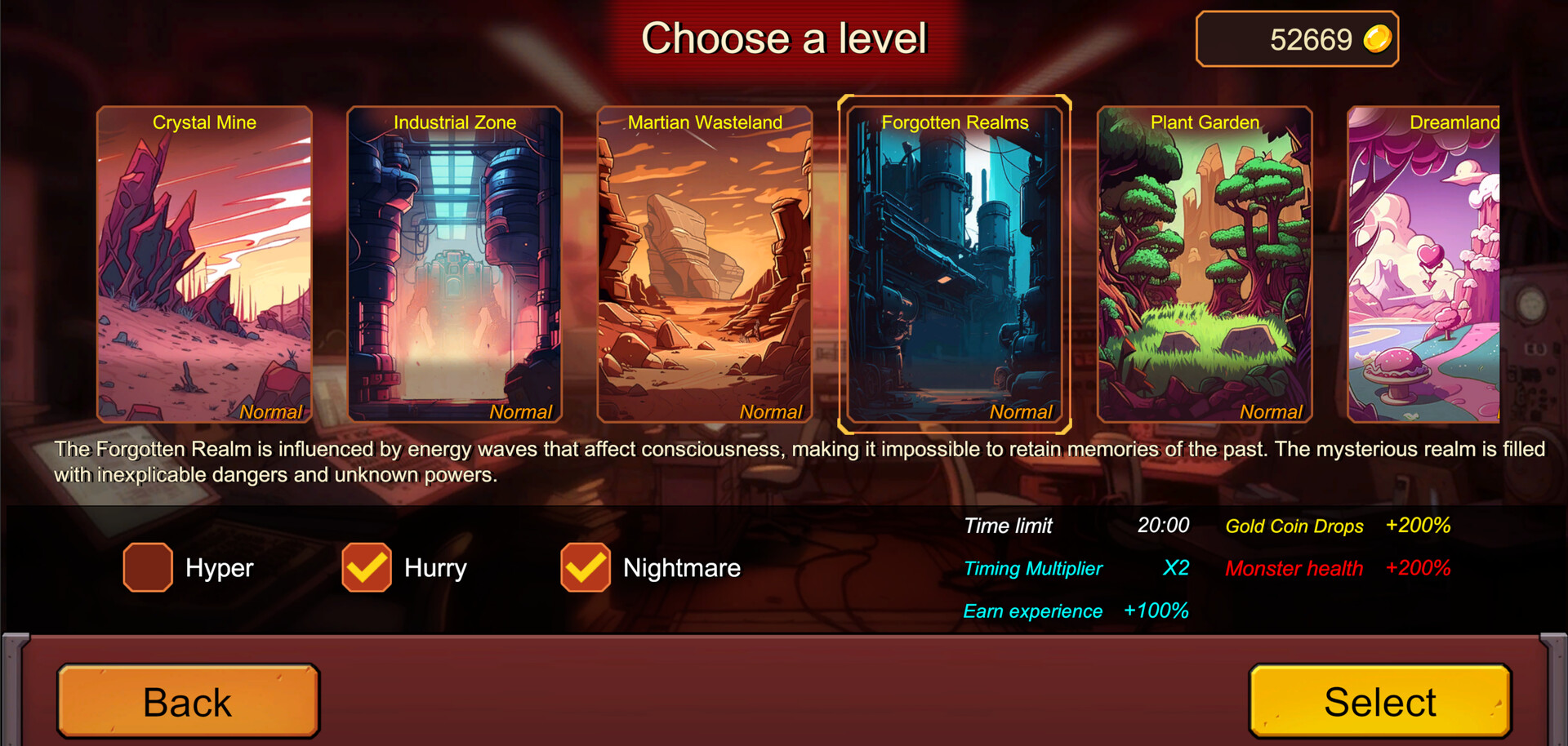Click the coin balance display showing 52669
Viewport: 1568px width, 746px height.
pos(1297,38)
